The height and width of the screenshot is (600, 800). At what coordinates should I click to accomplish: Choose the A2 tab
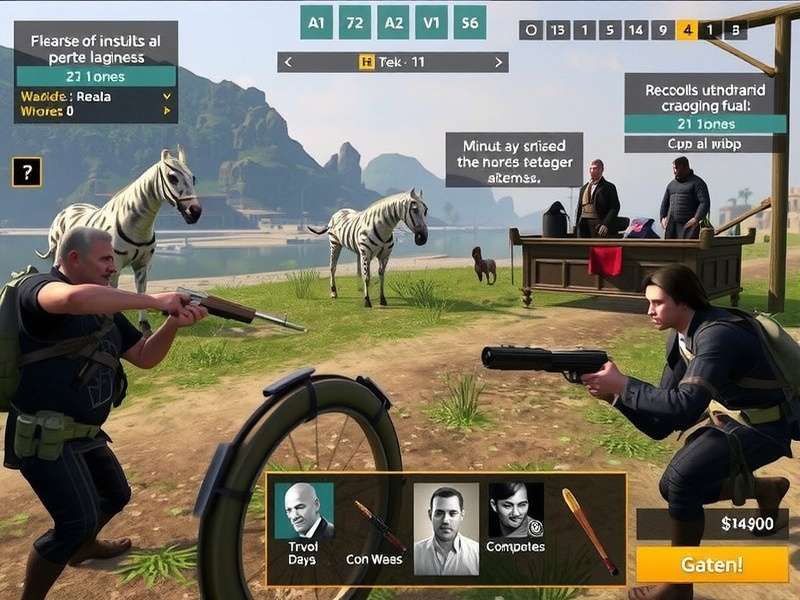tap(393, 22)
